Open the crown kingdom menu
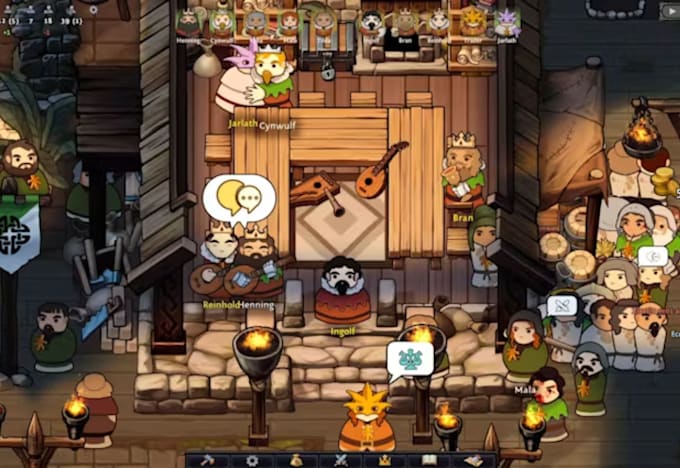680x468 pixels. [x=383, y=460]
